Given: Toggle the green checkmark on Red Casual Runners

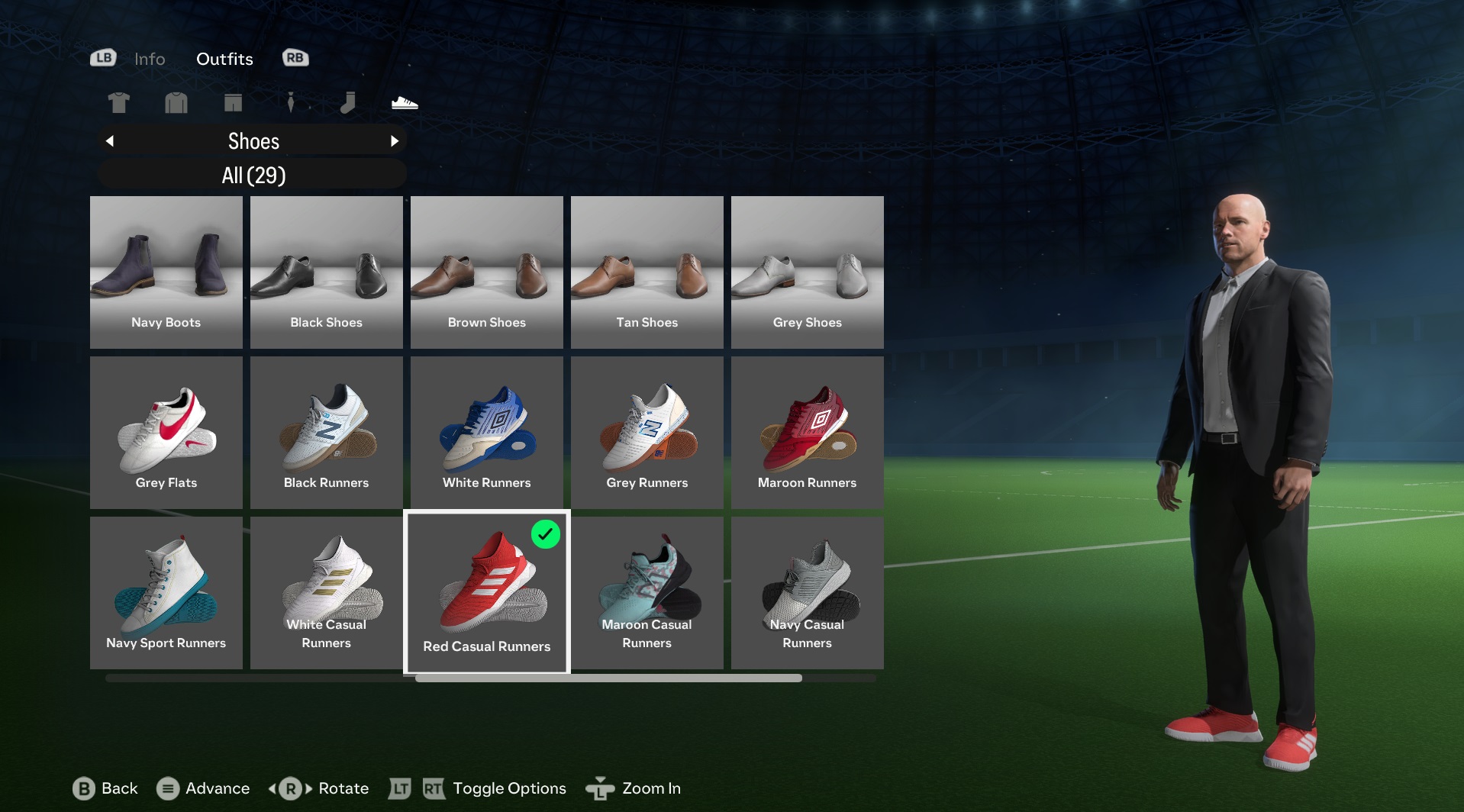Looking at the screenshot, I should click(546, 535).
